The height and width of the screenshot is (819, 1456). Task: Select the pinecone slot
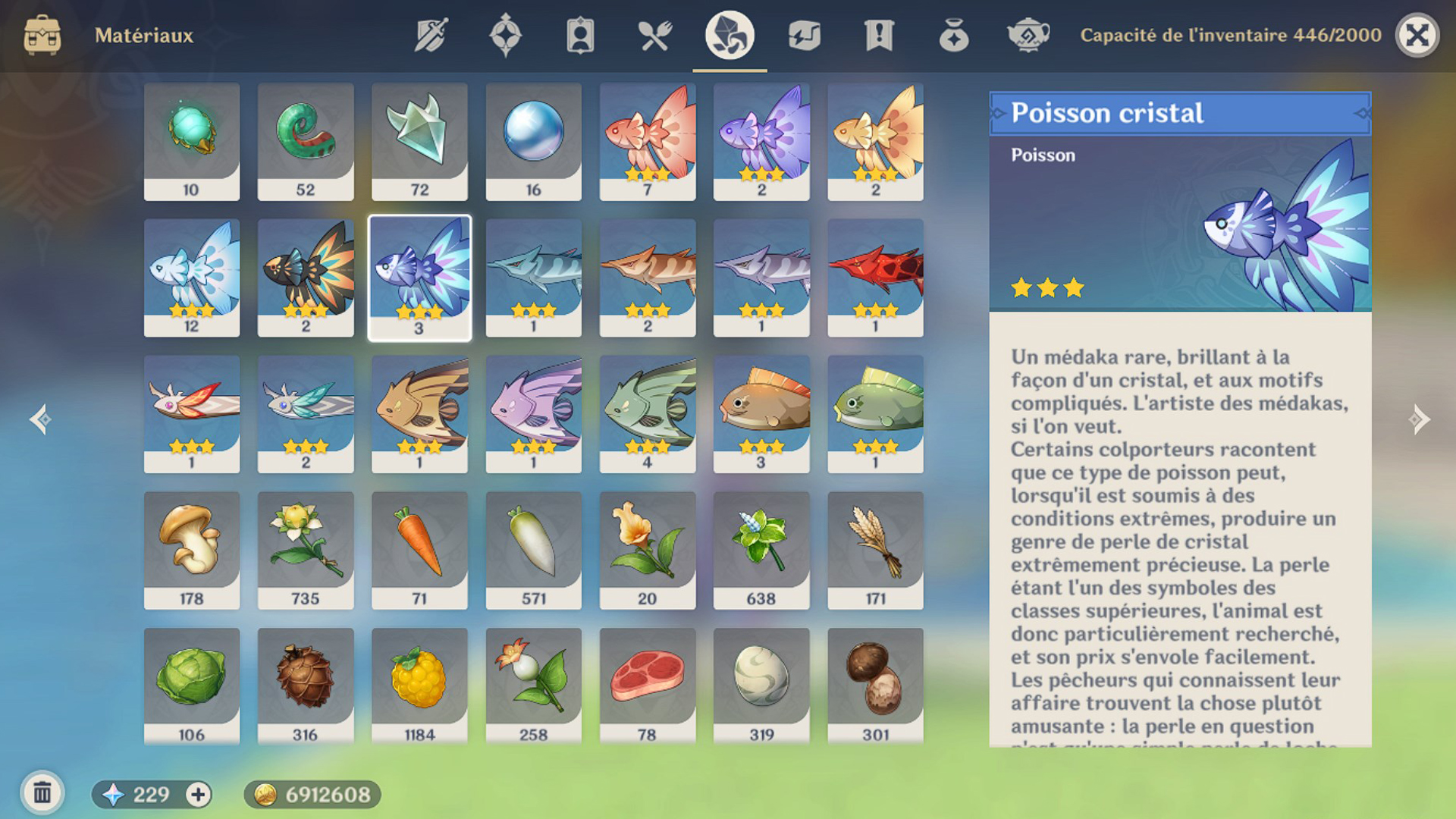click(x=306, y=686)
